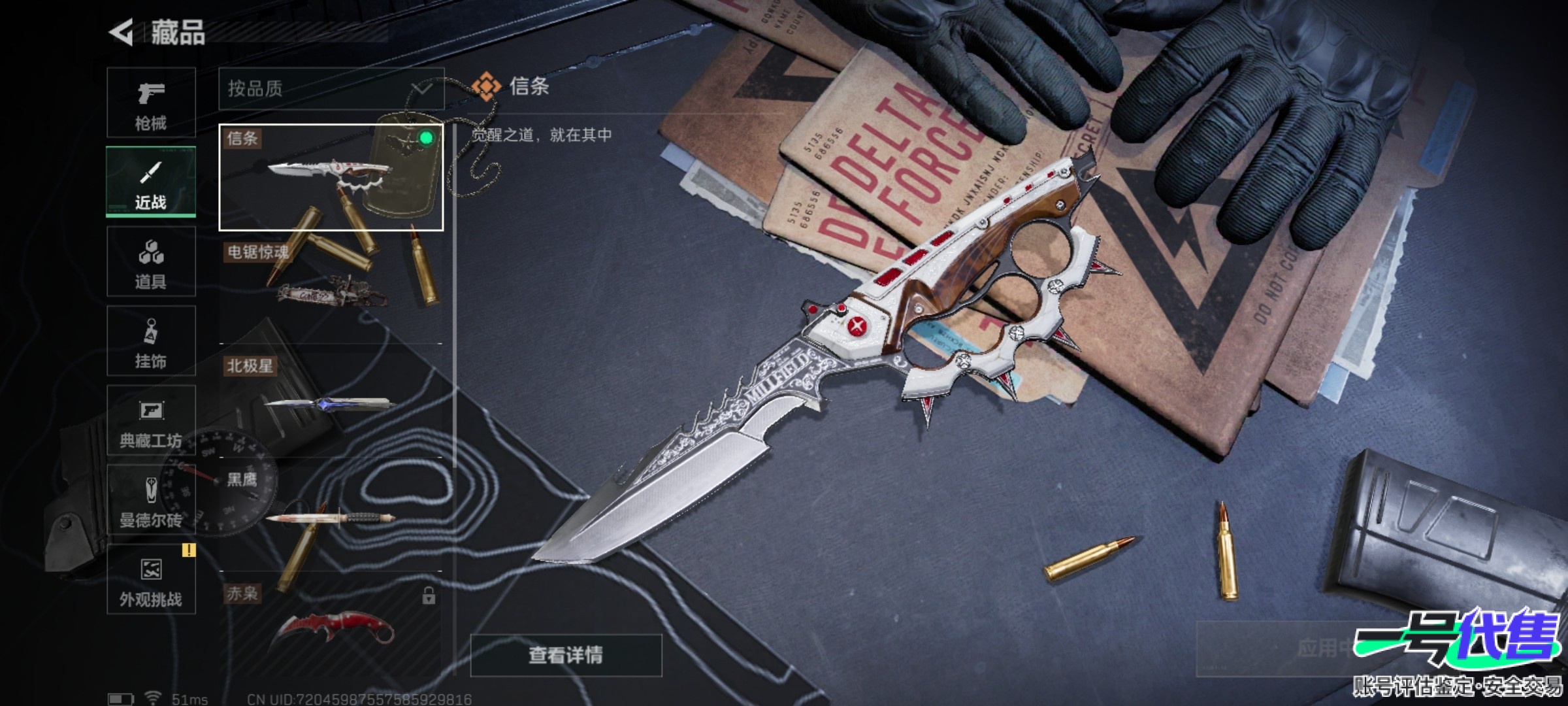Select the 近战 melee tab

coord(151,182)
